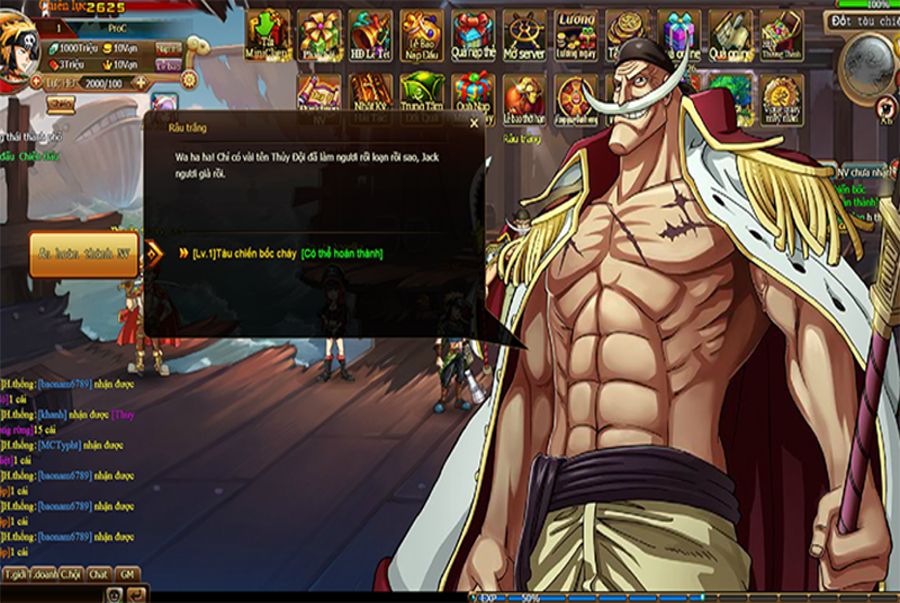Switch to the T.giới chat tab

coord(15,575)
